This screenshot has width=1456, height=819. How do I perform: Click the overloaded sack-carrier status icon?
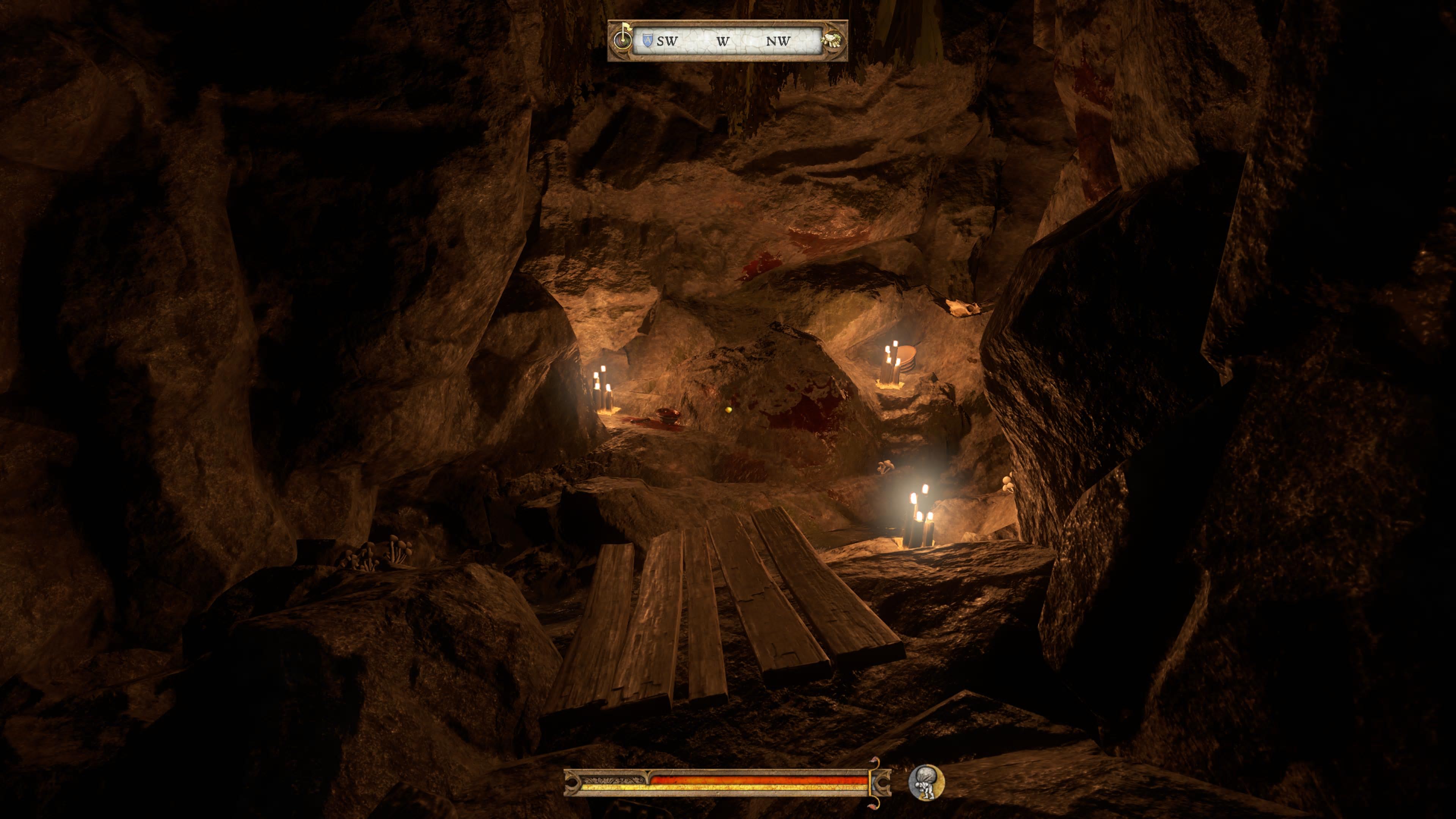pos(925,782)
